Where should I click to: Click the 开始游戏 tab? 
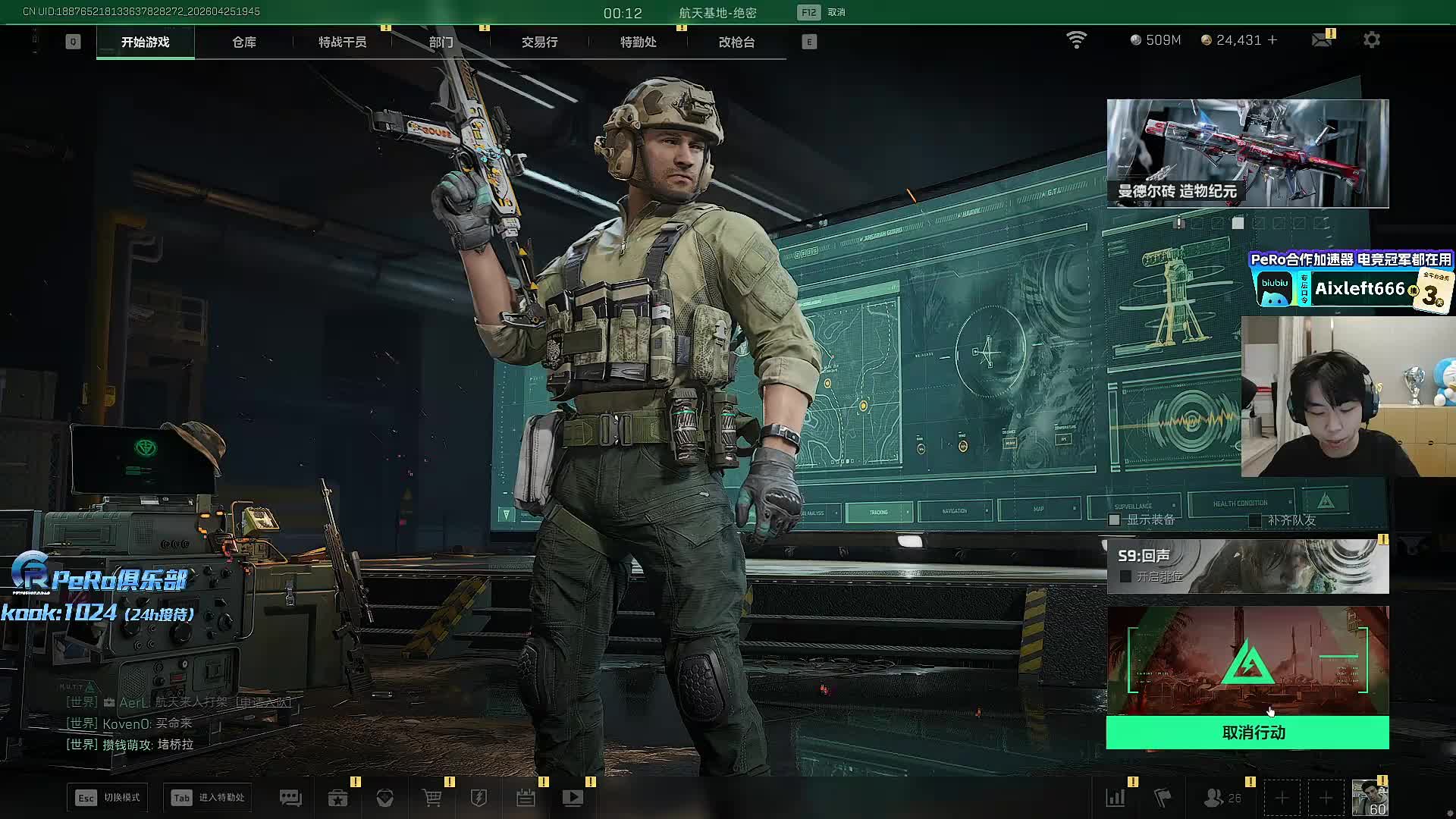145,42
